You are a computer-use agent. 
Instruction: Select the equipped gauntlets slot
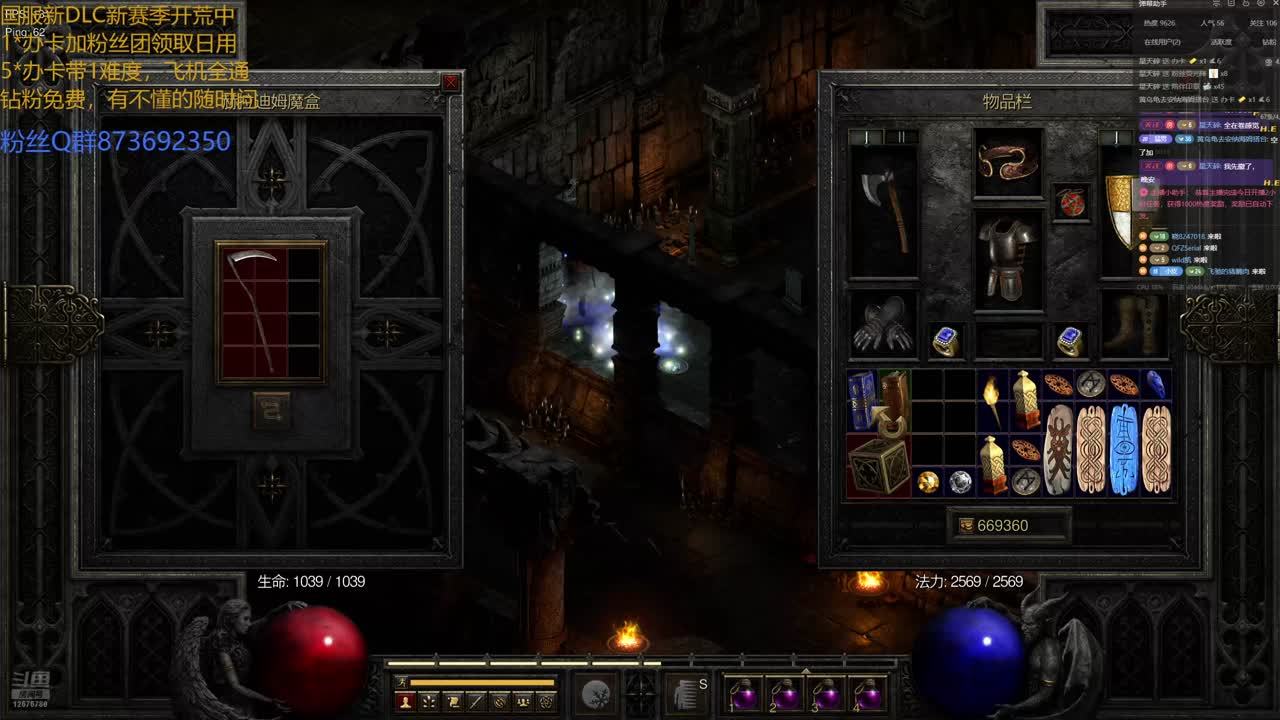pos(884,326)
